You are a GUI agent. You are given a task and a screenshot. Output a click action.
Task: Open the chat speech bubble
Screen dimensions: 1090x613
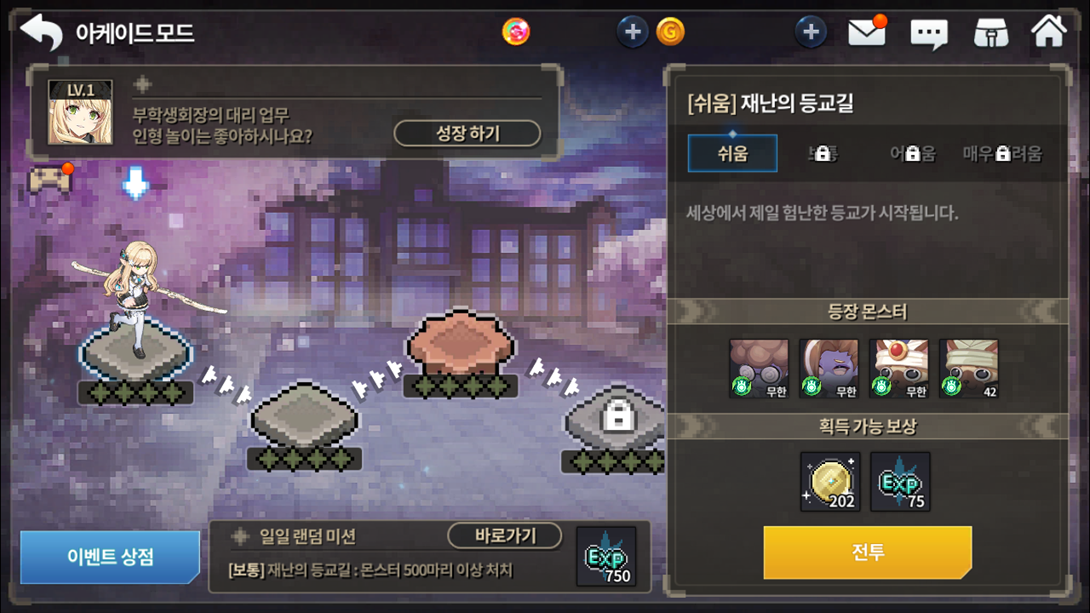pyautogui.click(x=928, y=34)
